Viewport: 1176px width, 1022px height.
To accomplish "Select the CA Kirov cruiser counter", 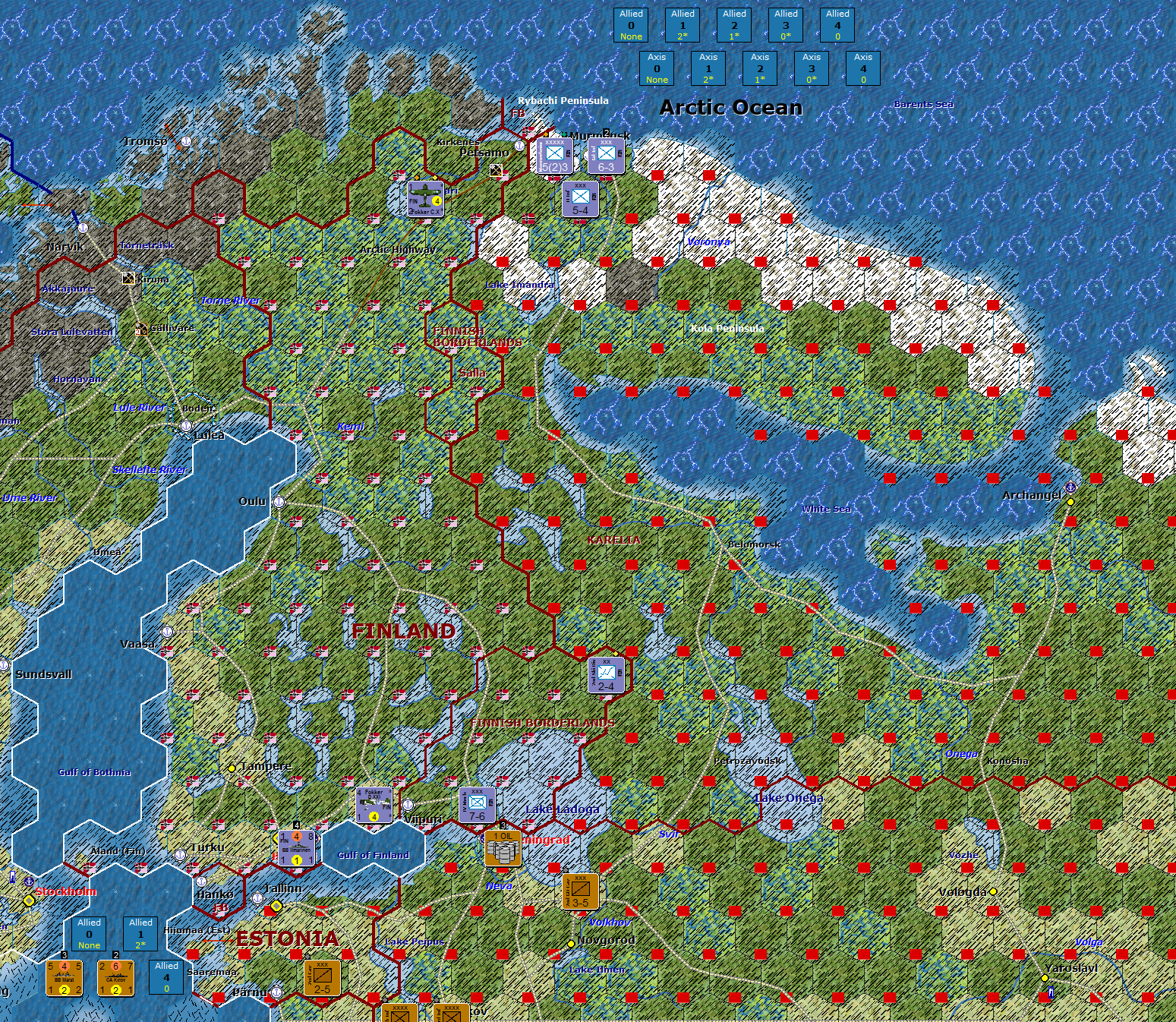I will point(116,979).
